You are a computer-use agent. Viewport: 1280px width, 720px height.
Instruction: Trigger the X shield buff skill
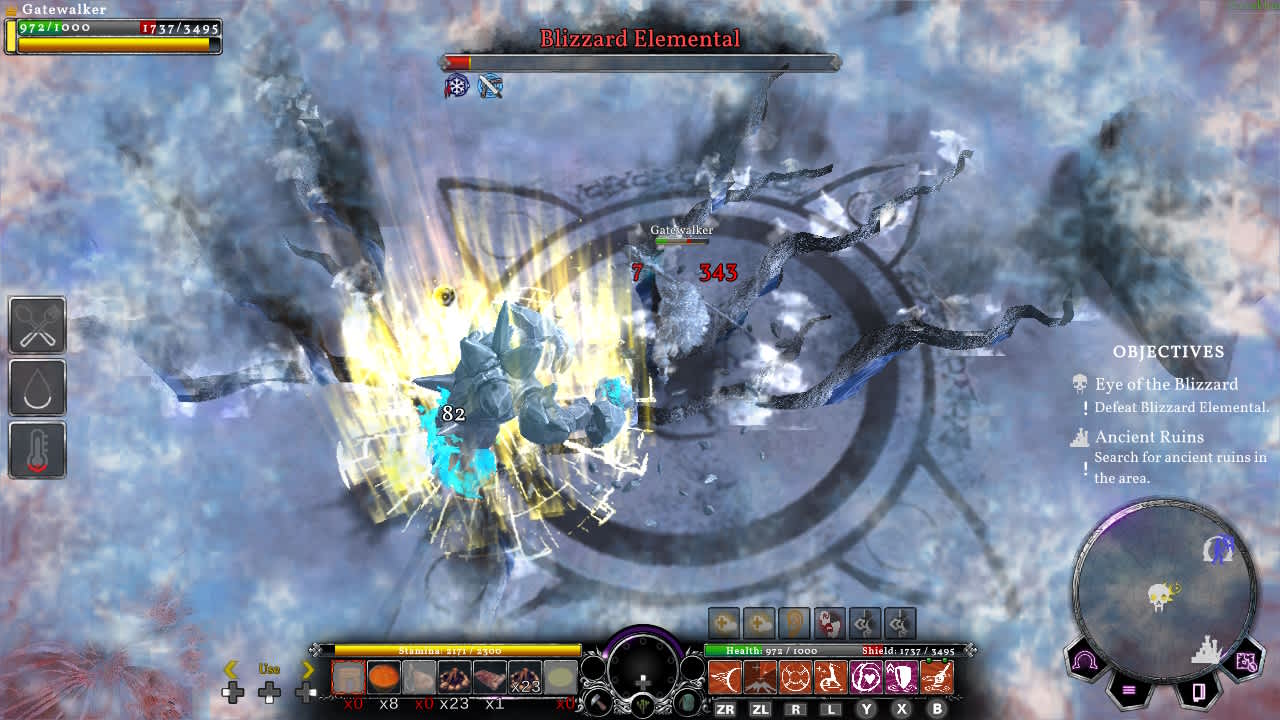coord(900,675)
